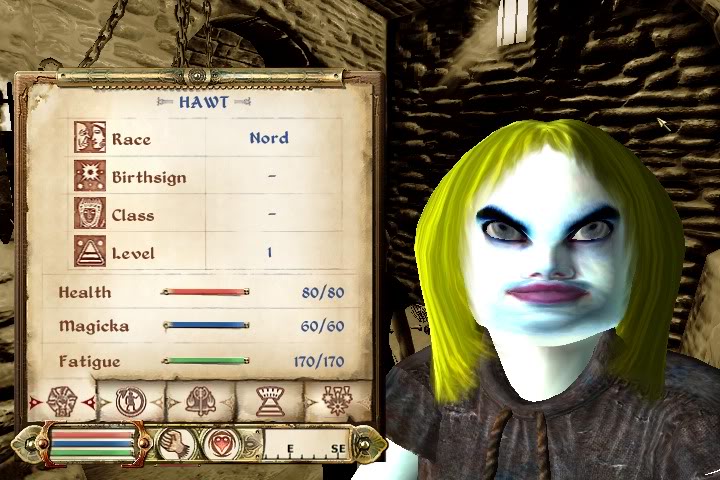Show the crowned pyramid level tab

pos(270,402)
